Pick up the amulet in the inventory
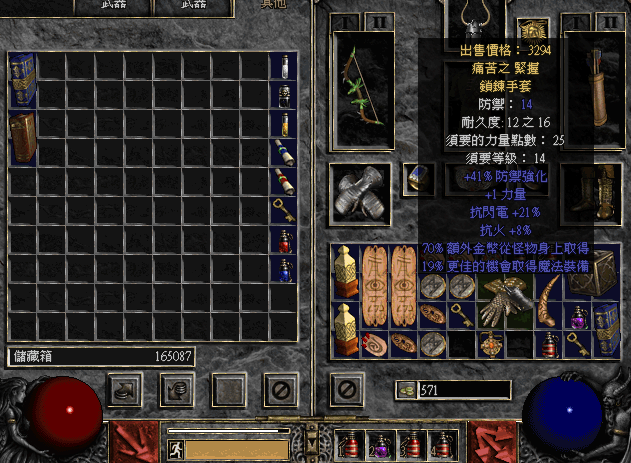This screenshot has height=463, width=631. click(491, 345)
